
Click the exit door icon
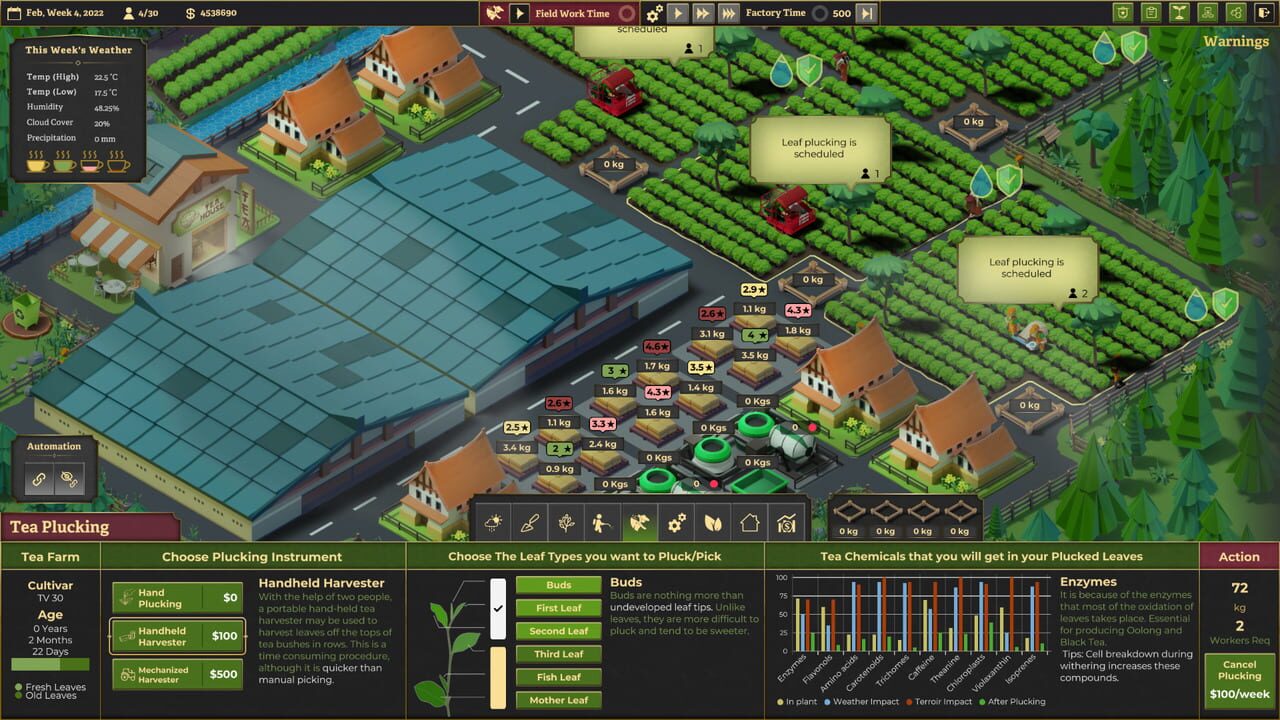[1264, 13]
